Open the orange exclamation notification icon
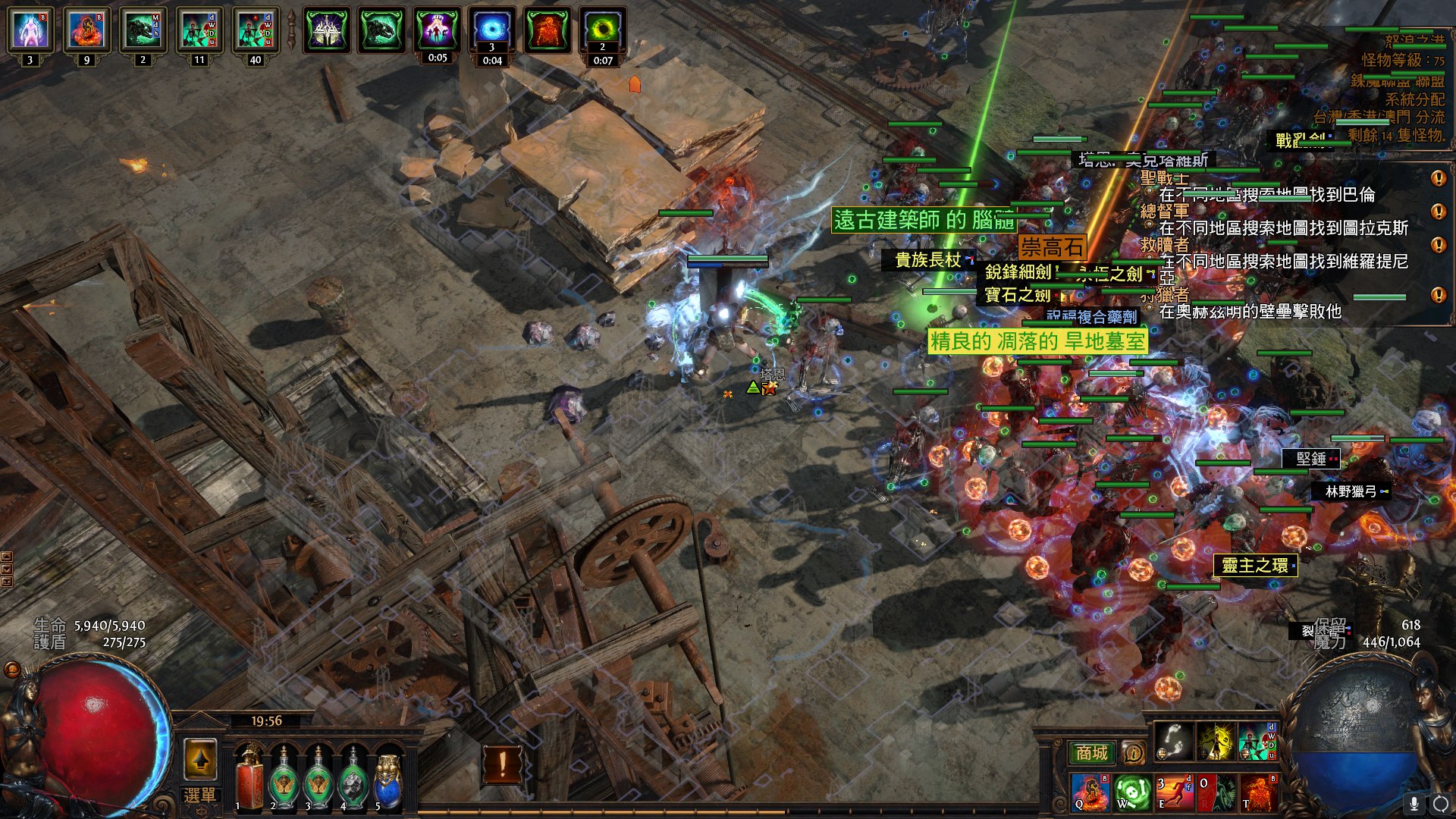The width and height of the screenshot is (1456, 819). tap(502, 764)
